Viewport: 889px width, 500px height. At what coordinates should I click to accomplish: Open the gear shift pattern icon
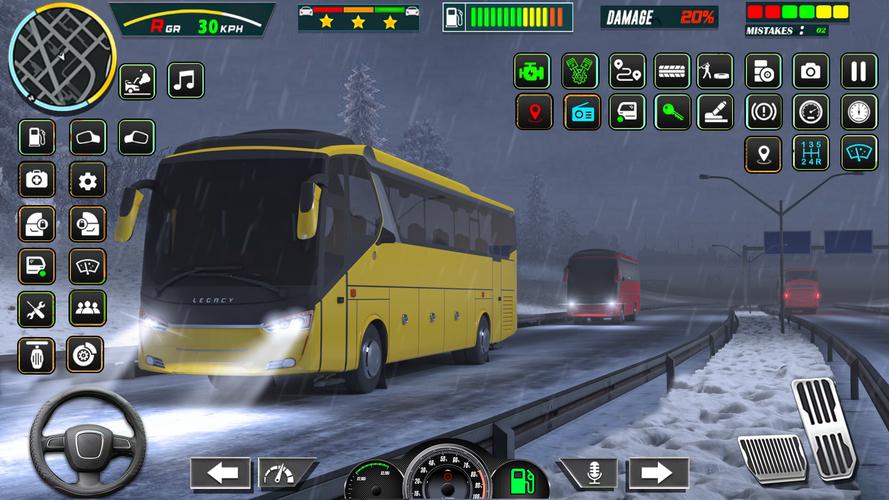(x=811, y=153)
